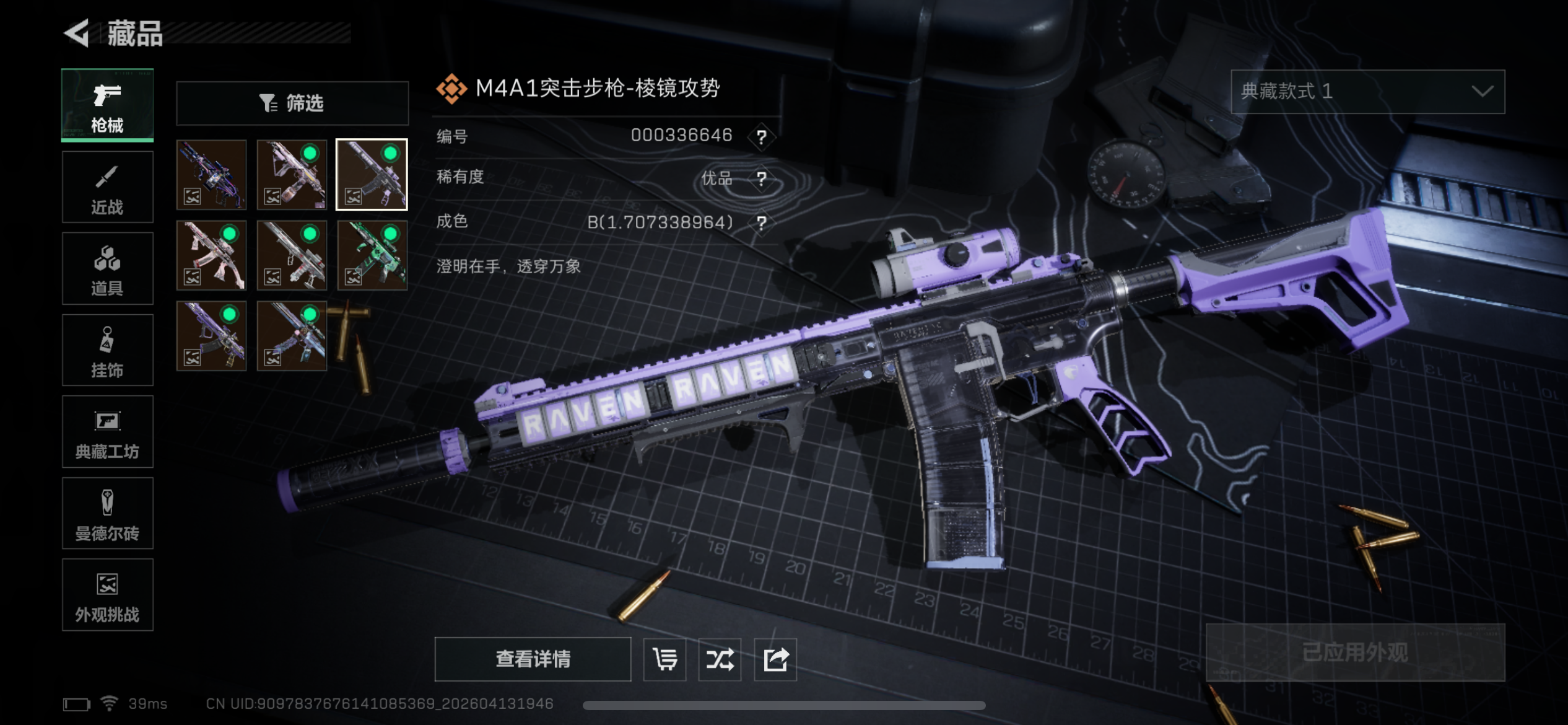The width and height of the screenshot is (1568, 725).
Task: Select the highlighted purple M4A1 skin thumbnail
Action: (x=372, y=175)
